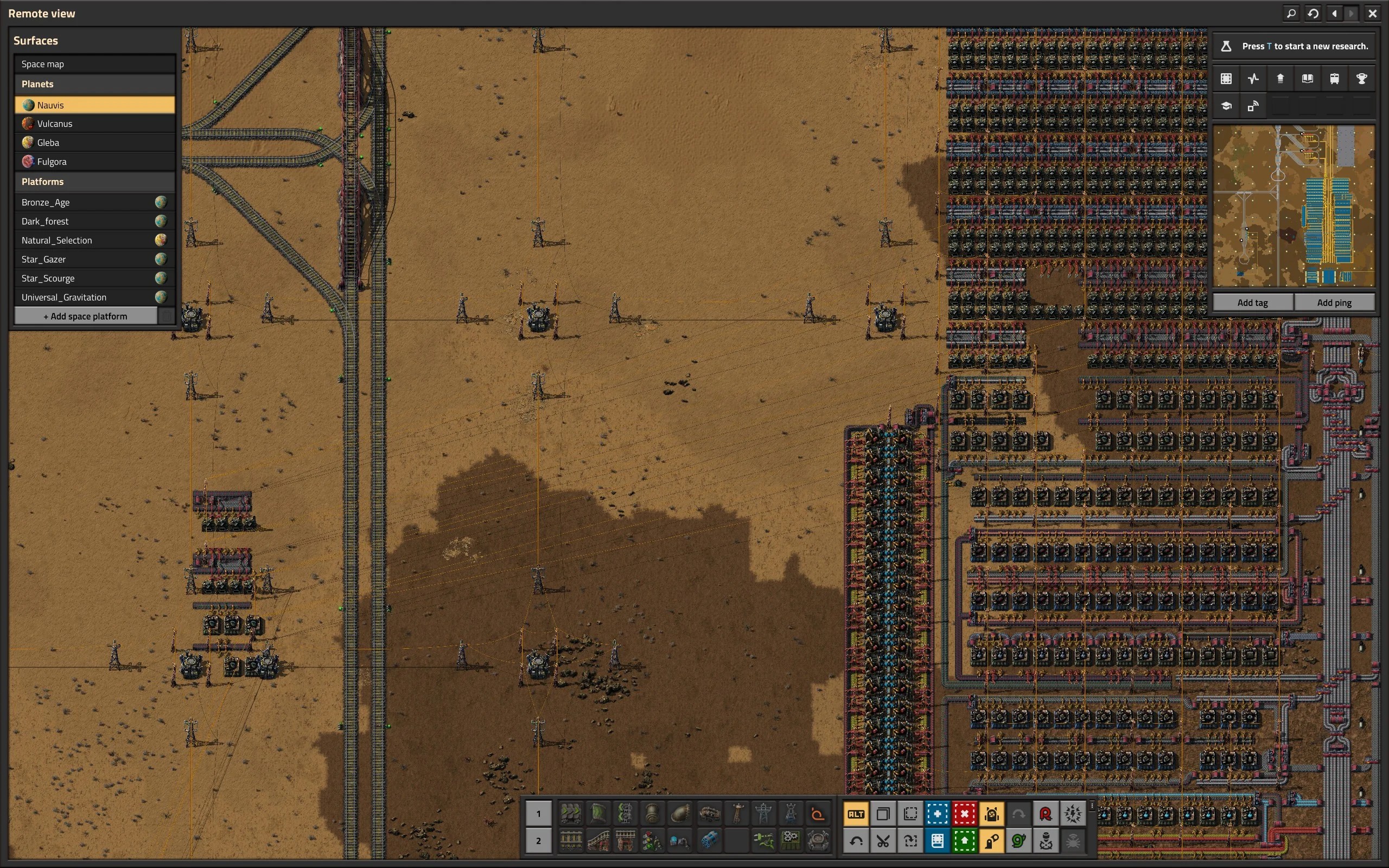
Task: Click the minimap
Action: [x=1294, y=206]
